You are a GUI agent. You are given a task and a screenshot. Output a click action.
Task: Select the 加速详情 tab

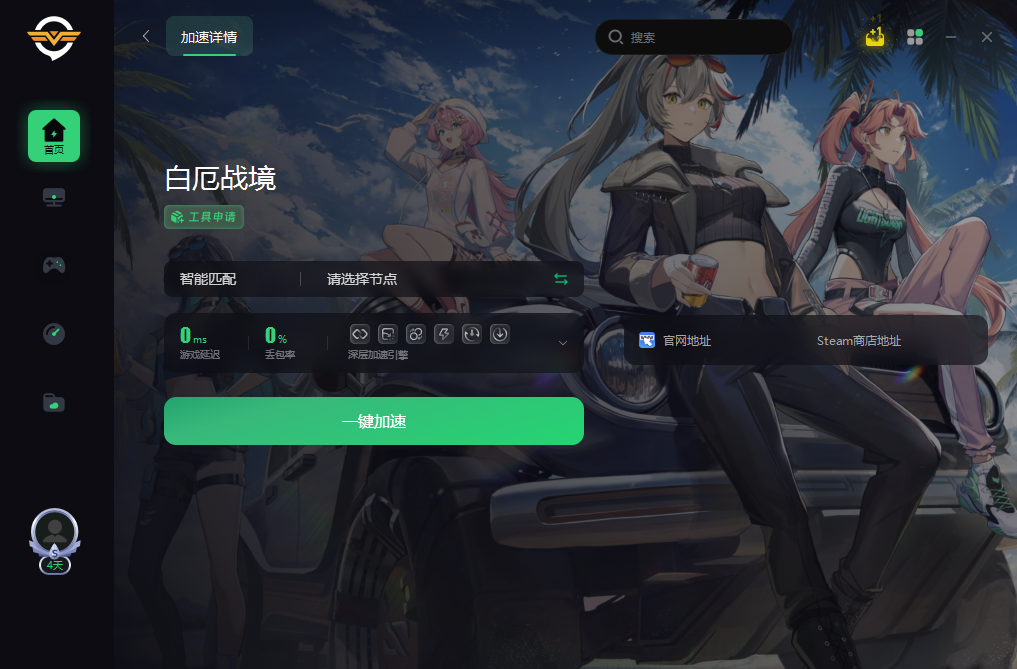tap(209, 37)
